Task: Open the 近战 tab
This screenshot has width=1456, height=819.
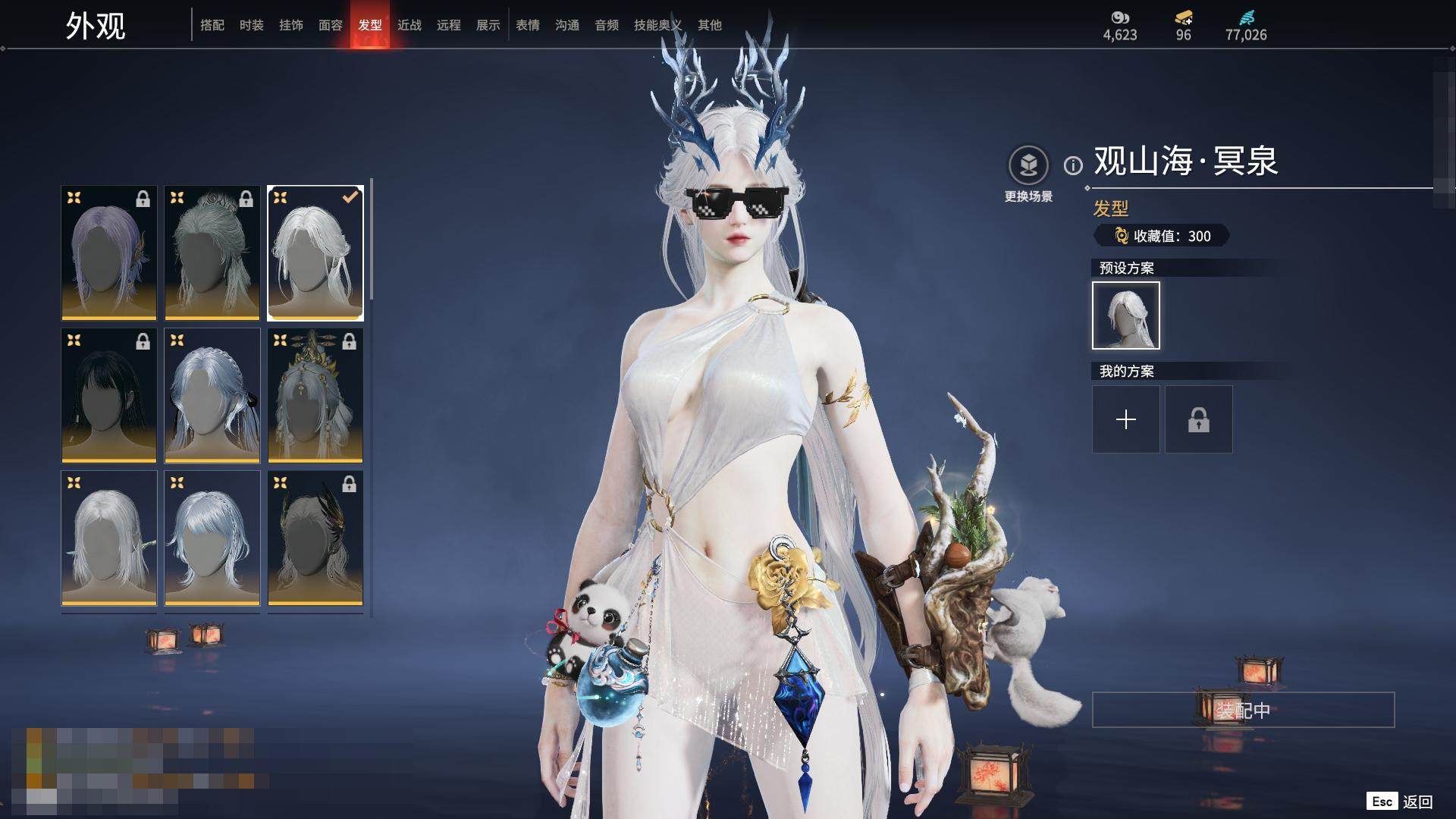Action: tap(409, 25)
